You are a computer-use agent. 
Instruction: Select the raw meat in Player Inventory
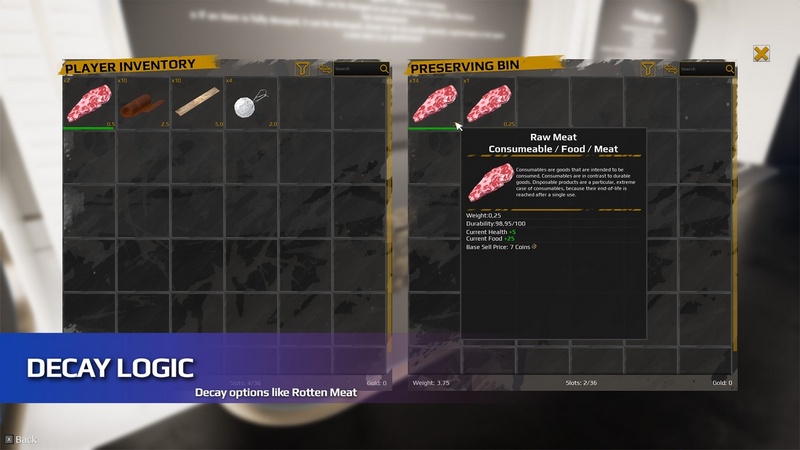(x=89, y=103)
